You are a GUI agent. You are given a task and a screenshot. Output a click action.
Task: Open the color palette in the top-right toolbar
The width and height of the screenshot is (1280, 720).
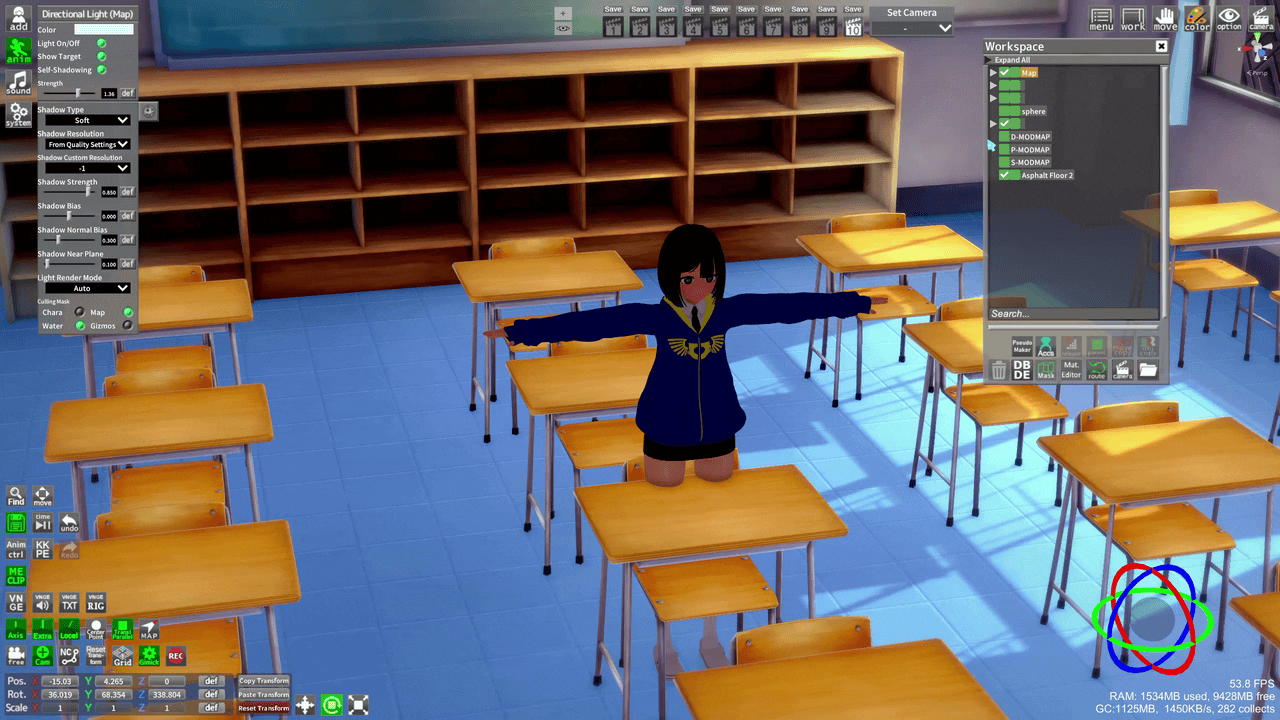coord(1196,17)
